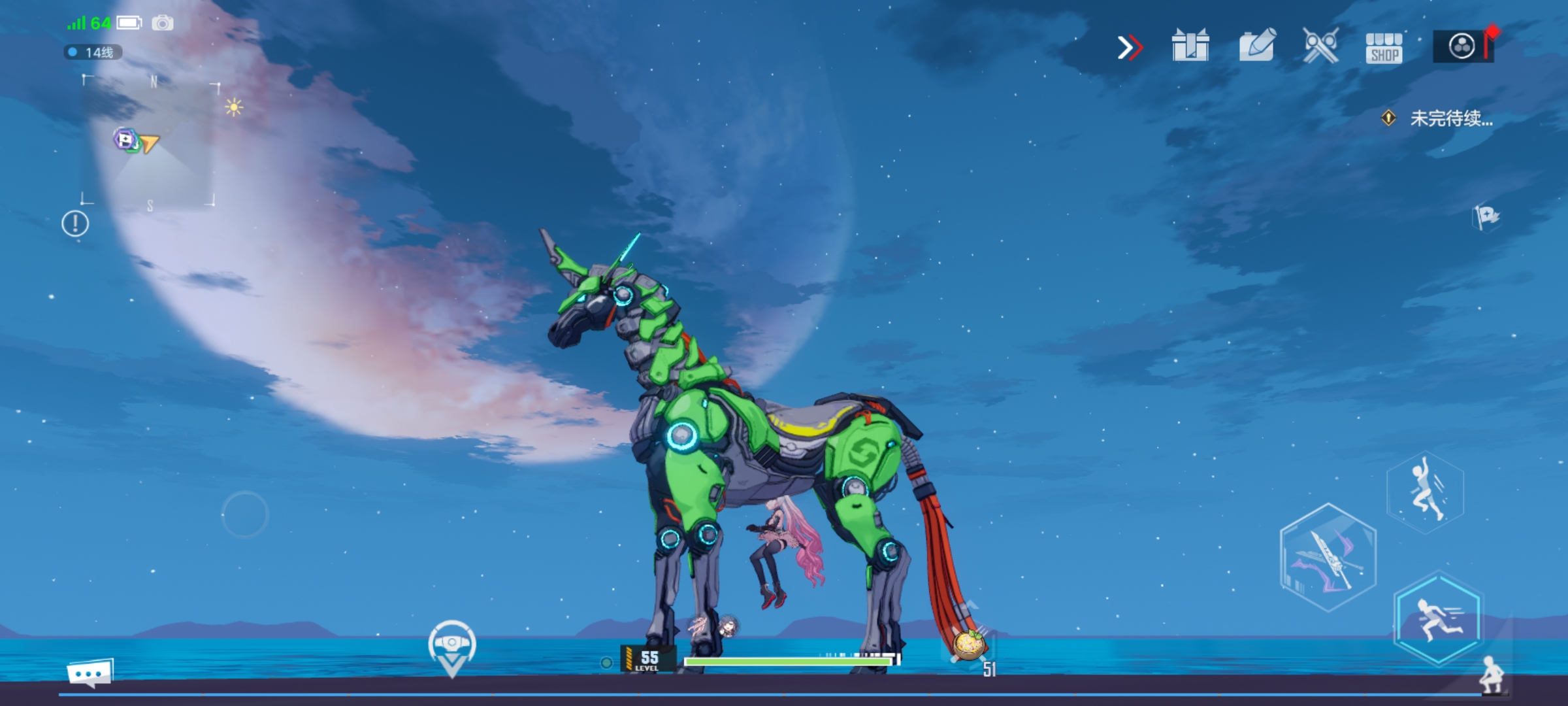Open the SHOP store
The height and width of the screenshot is (706, 1568).
[1384, 48]
